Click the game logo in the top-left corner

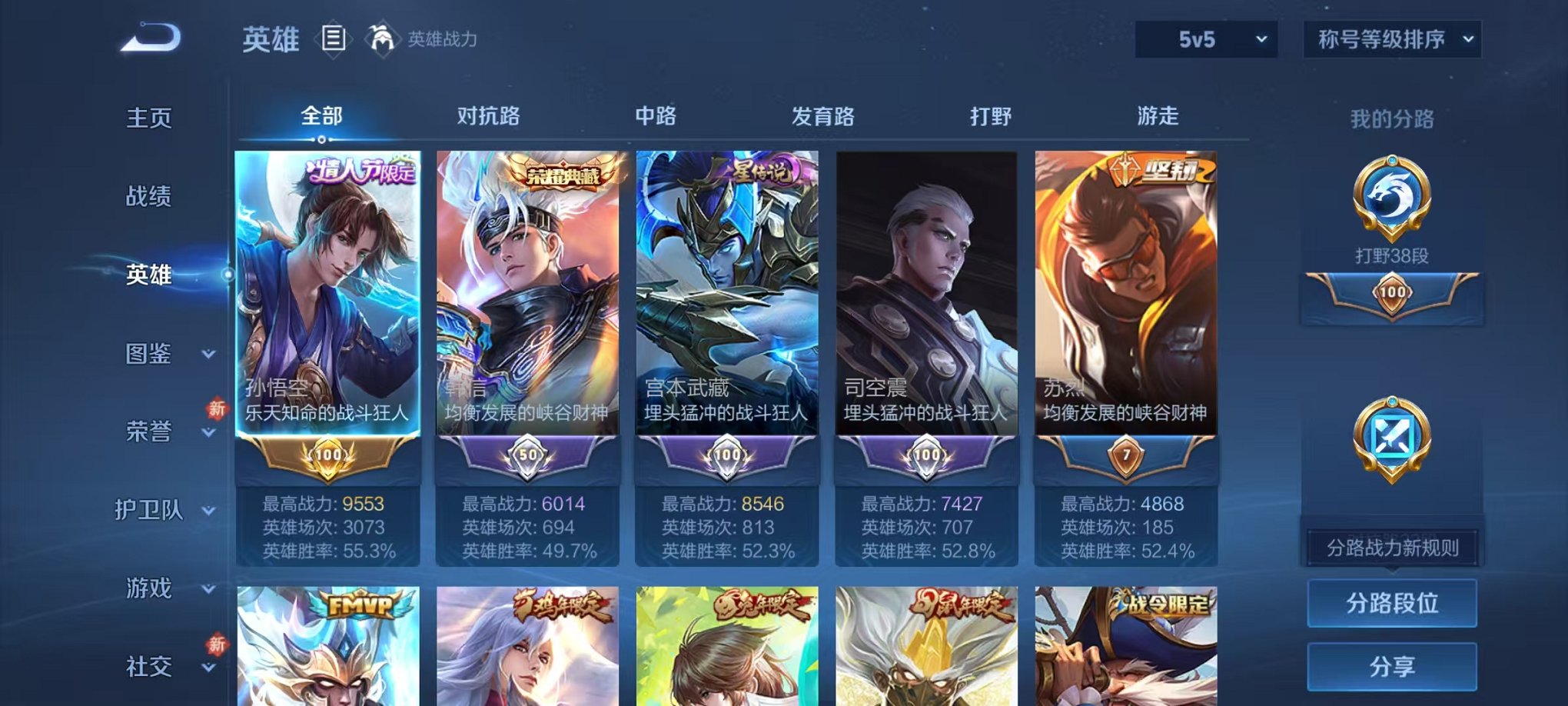(150, 36)
